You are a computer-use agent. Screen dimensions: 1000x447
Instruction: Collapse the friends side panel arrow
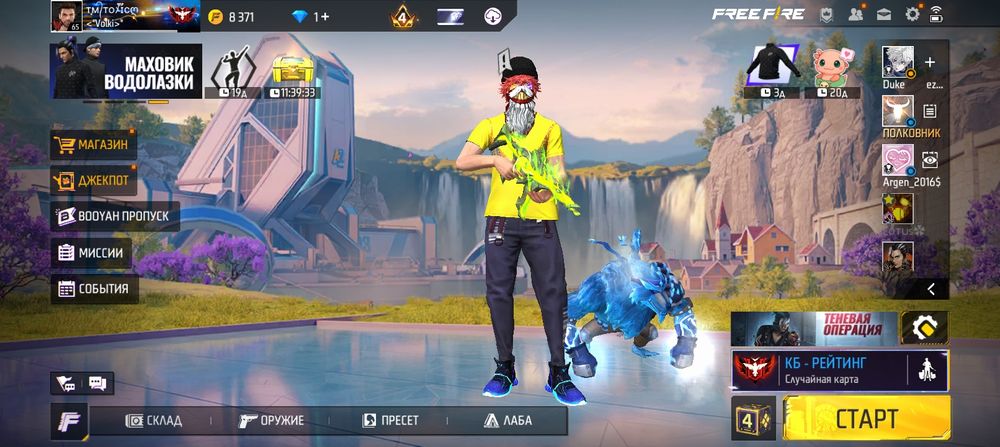[x=931, y=289]
